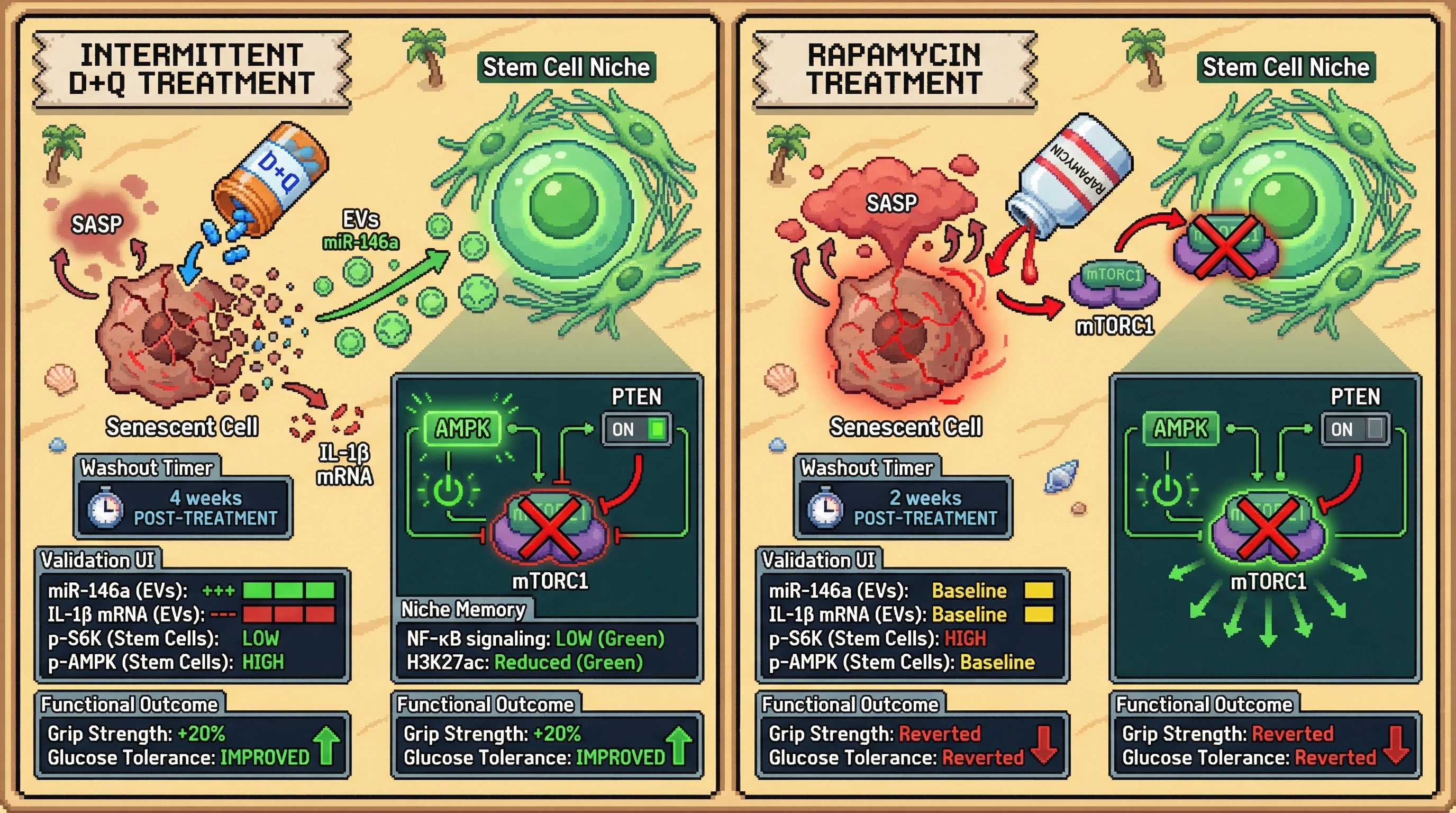Select the Rapamycin Treatment banner

[x=894, y=69]
